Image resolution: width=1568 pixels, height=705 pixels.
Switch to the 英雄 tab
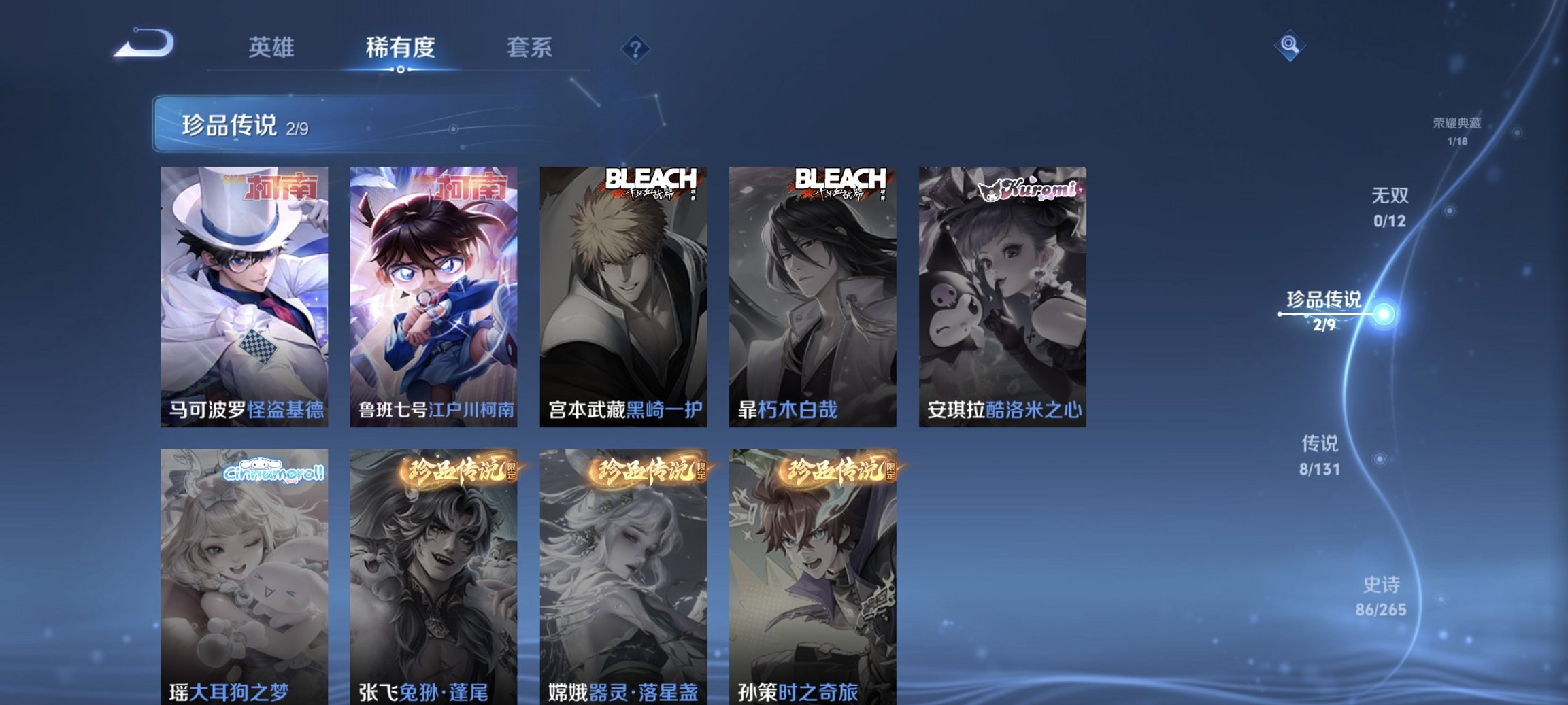[272, 48]
